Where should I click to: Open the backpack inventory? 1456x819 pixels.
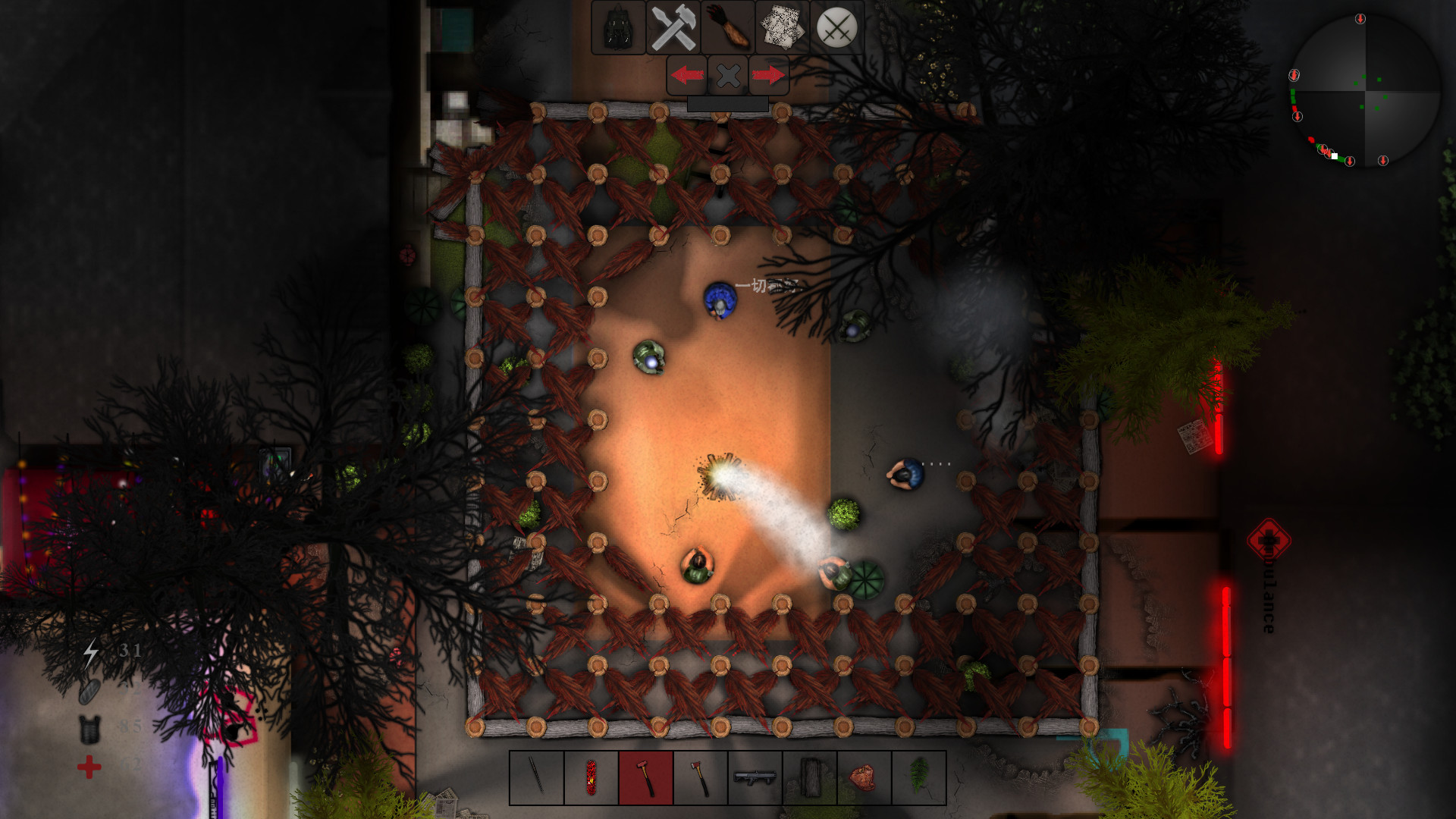click(x=618, y=29)
